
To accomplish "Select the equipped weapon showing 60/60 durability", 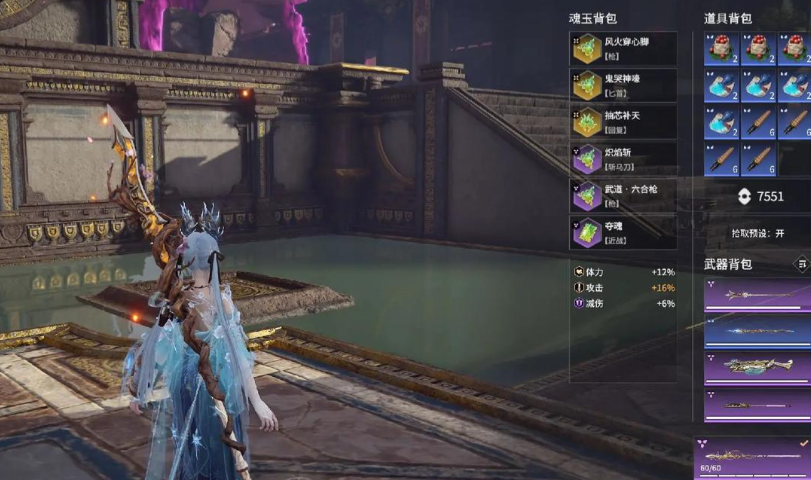I will pos(752,457).
